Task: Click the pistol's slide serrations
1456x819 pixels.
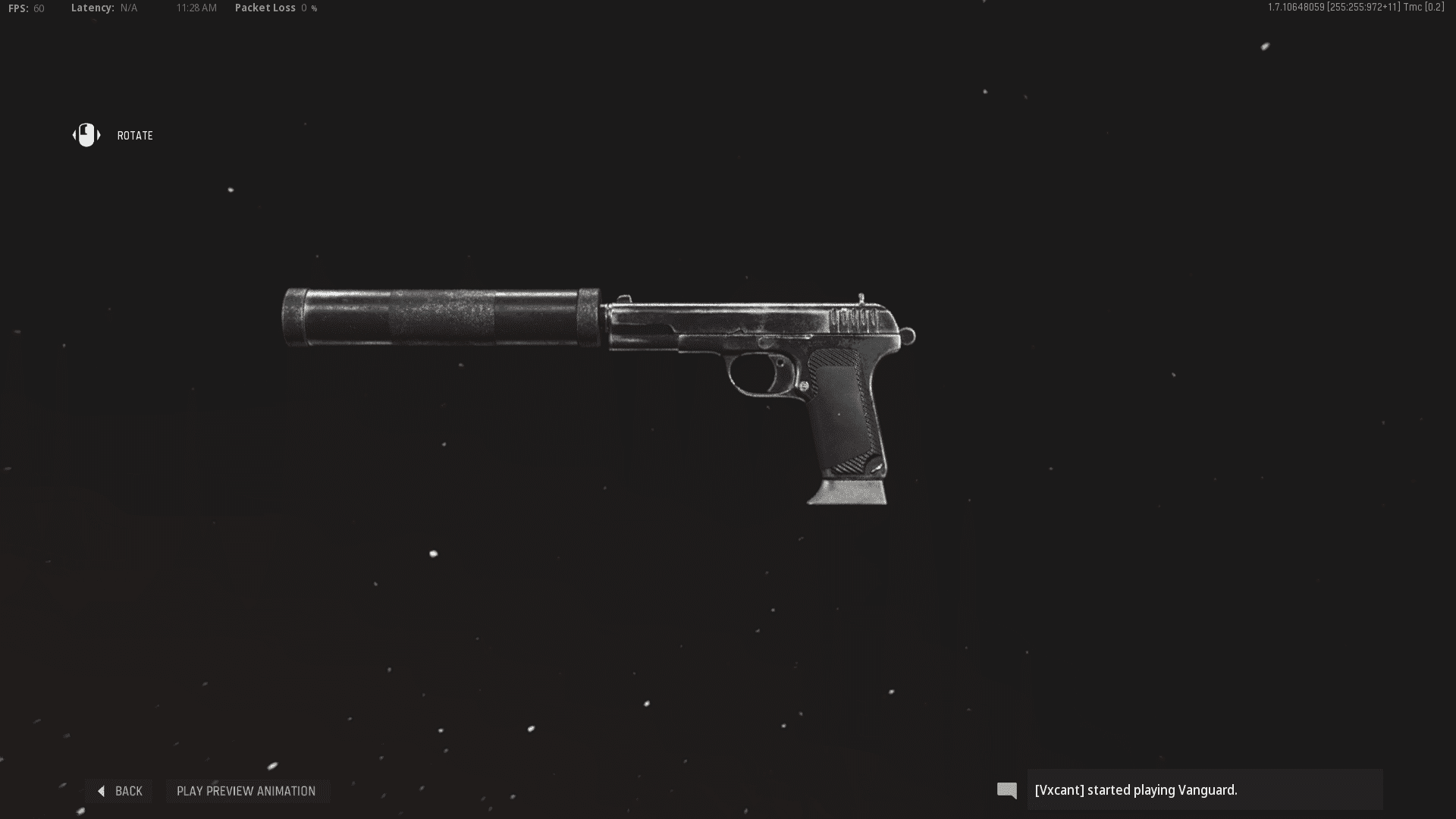Action: coord(855,318)
